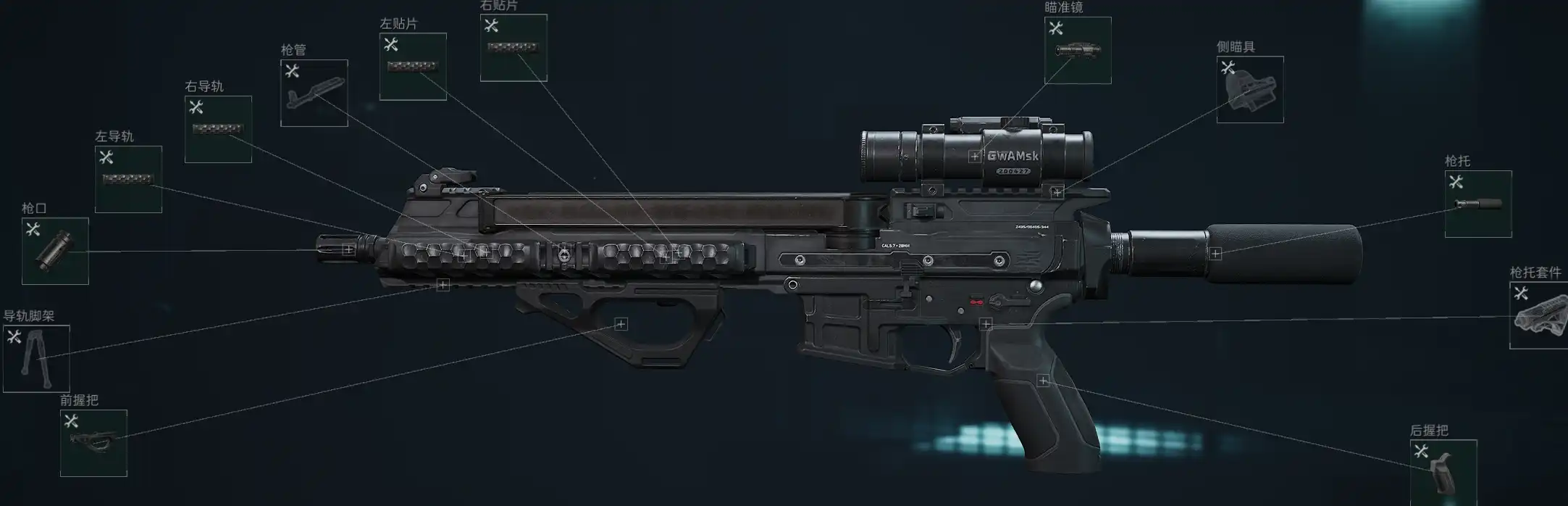Click the plus marker on the scope
The image size is (1568, 506).
(x=975, y=156)
